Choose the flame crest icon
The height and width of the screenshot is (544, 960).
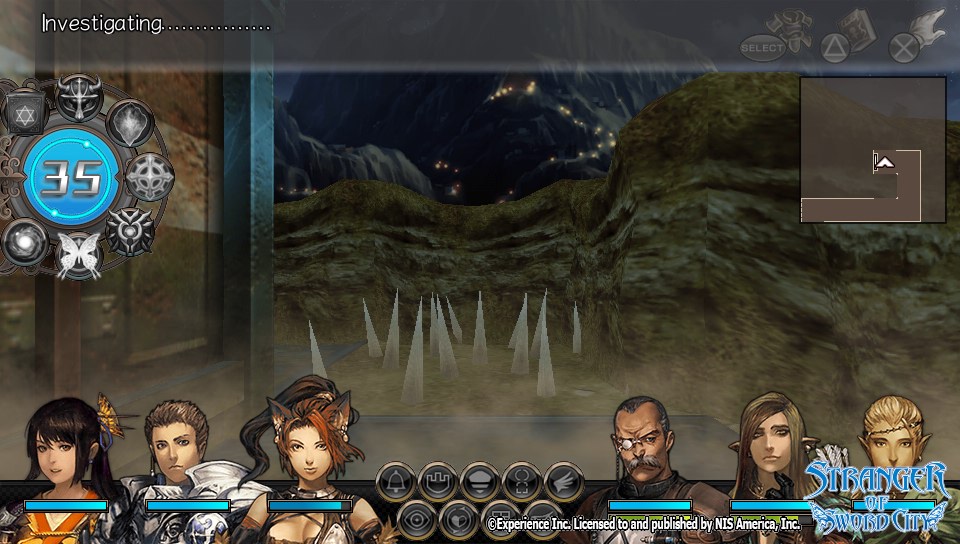129,123
